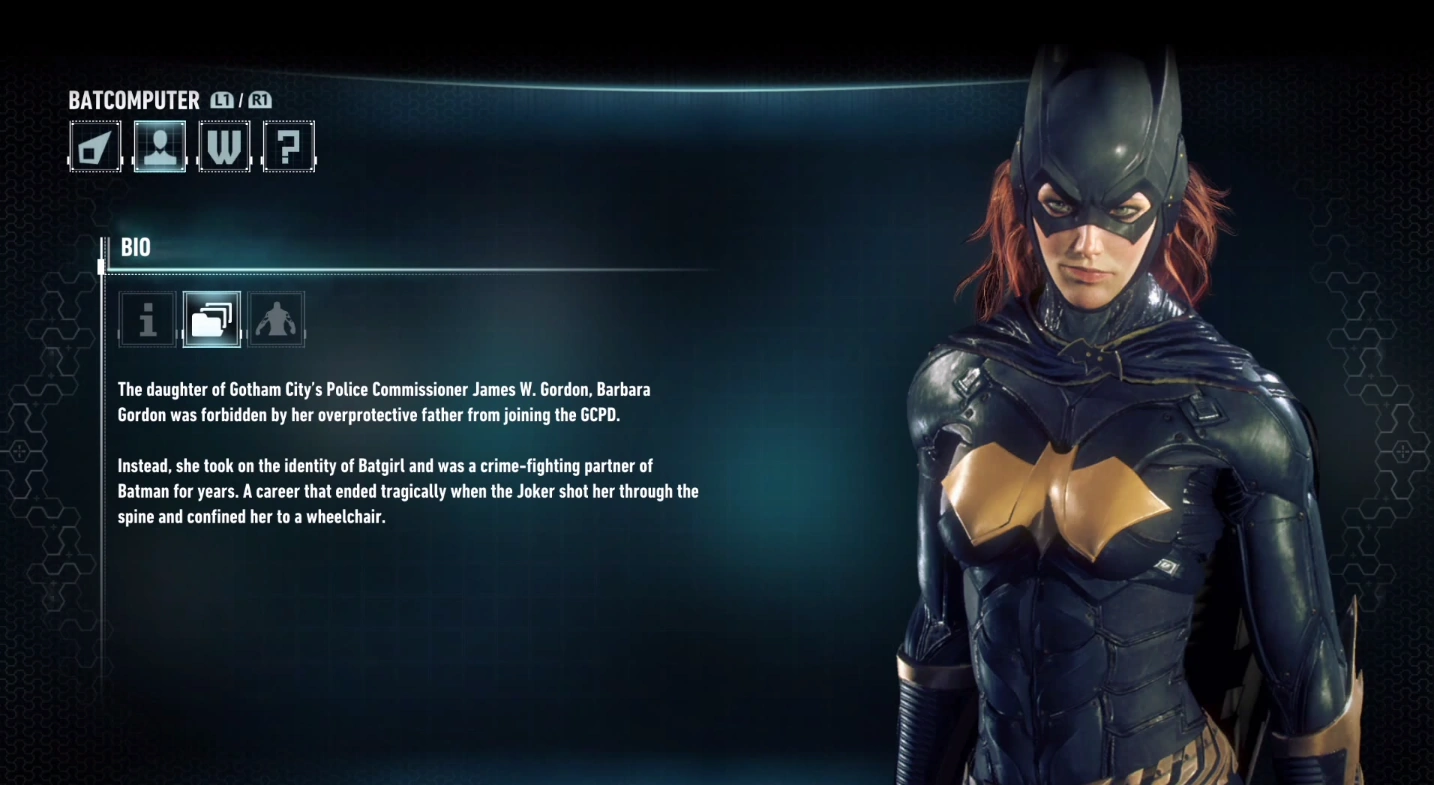Screen dimensions: 1434x785
Task: Select the character body stats icon
Action: tap(276, 319)
